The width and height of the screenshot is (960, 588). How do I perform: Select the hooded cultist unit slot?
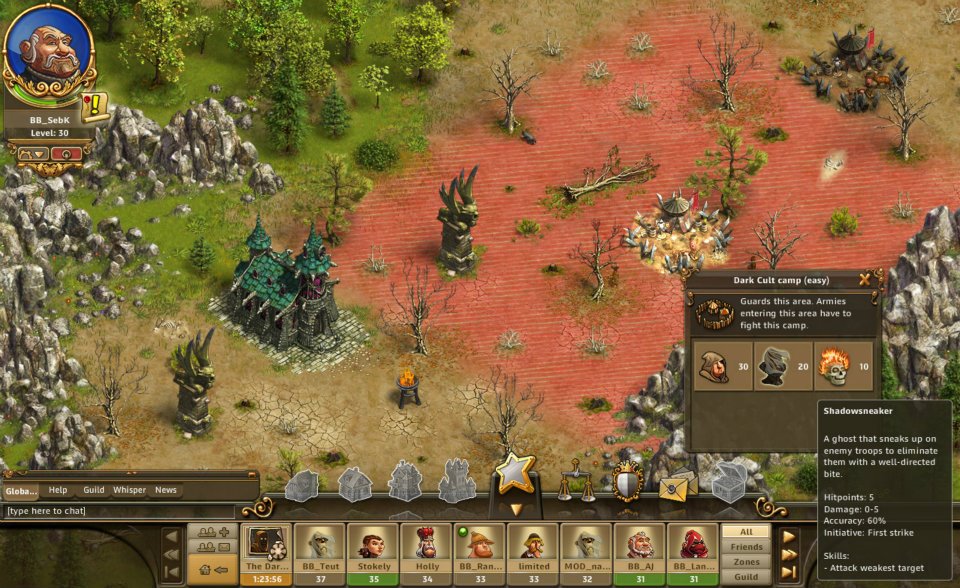click(x=721, y=366)
